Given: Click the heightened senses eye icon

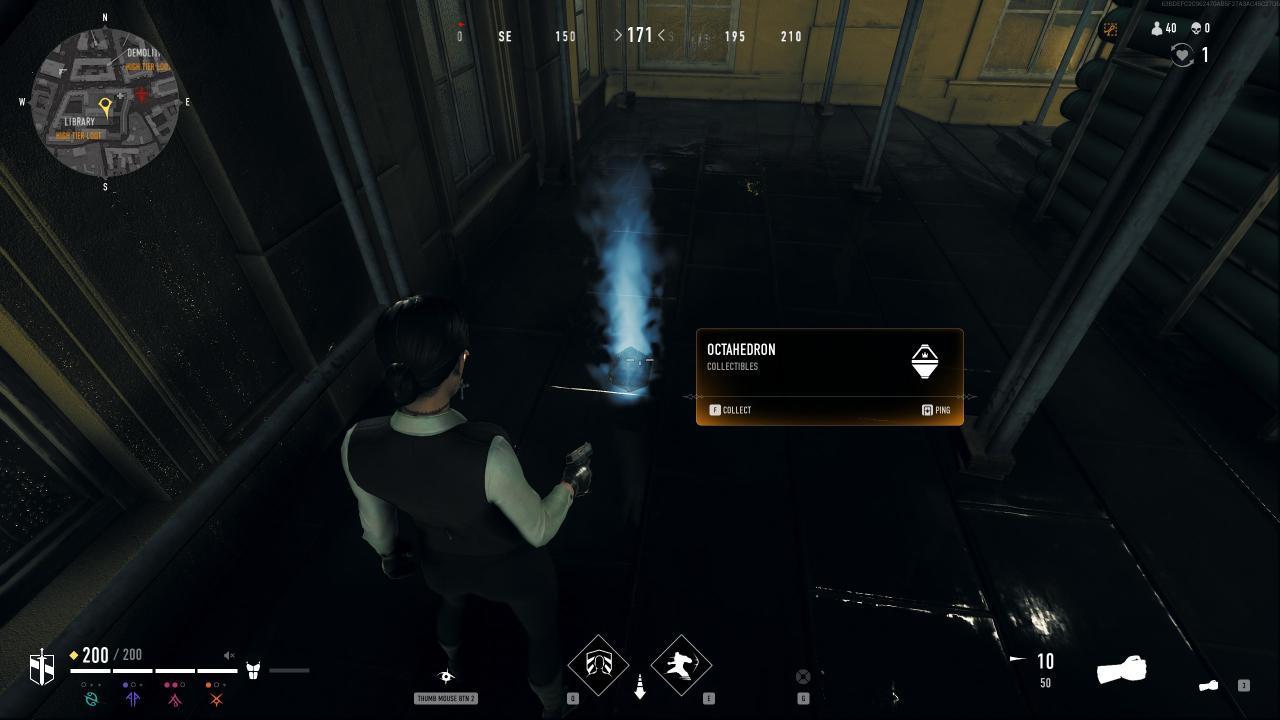Looking at the screenshot, I should coord(446,677).
